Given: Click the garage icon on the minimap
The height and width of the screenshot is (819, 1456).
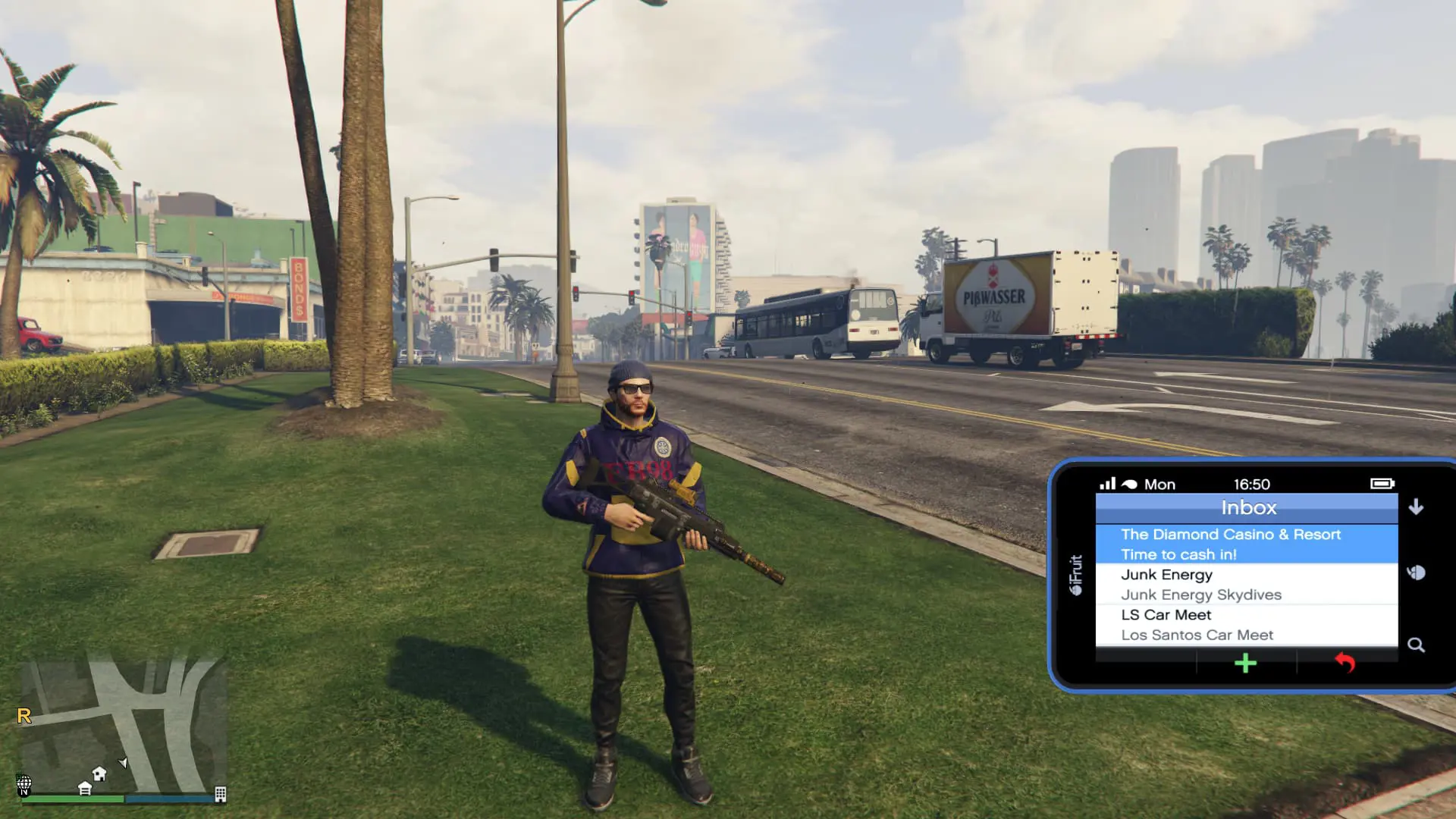Looking at the screenshot, I should coord(85,789).
